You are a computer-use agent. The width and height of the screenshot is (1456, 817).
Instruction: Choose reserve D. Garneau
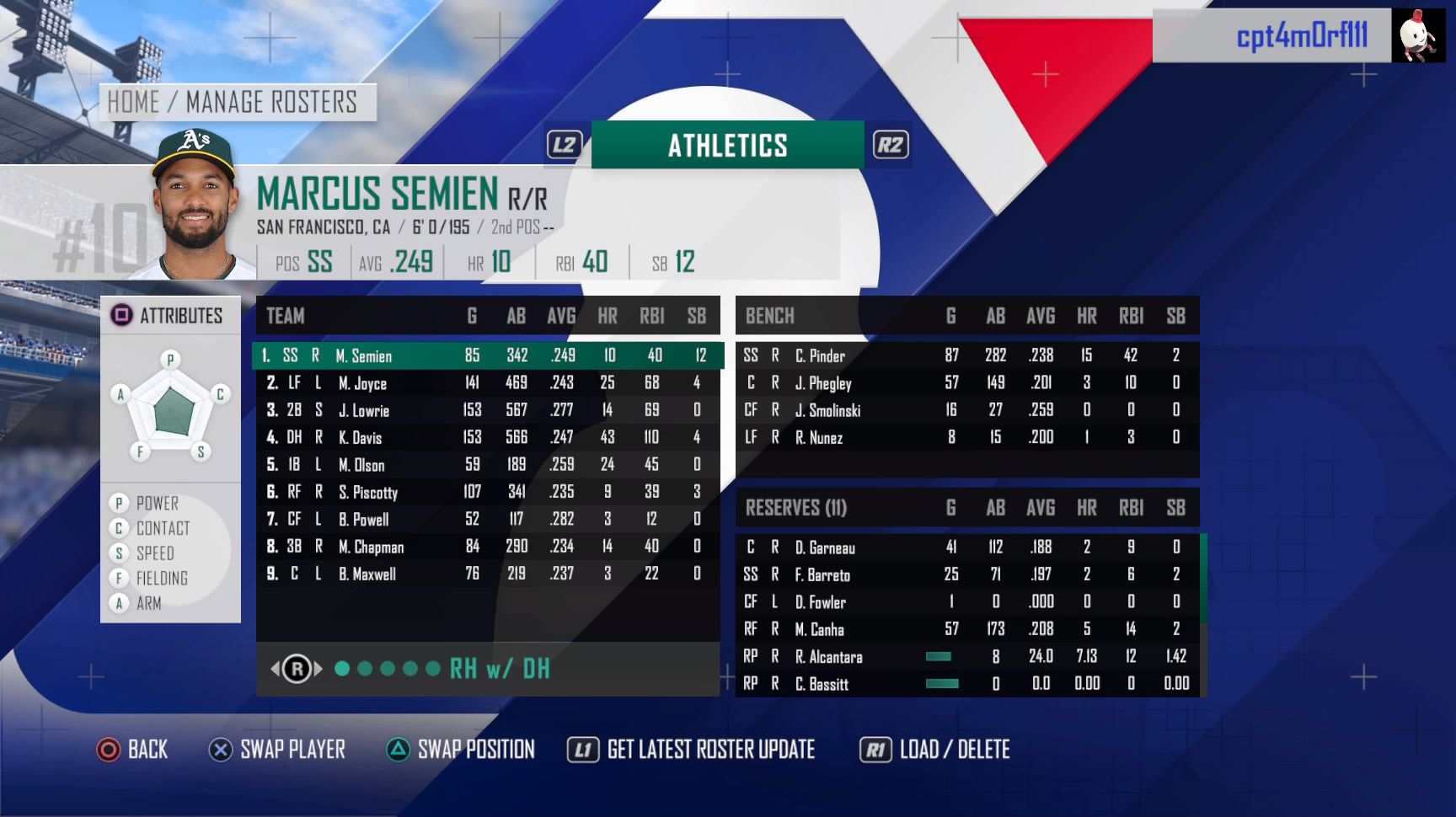(966, 547)
